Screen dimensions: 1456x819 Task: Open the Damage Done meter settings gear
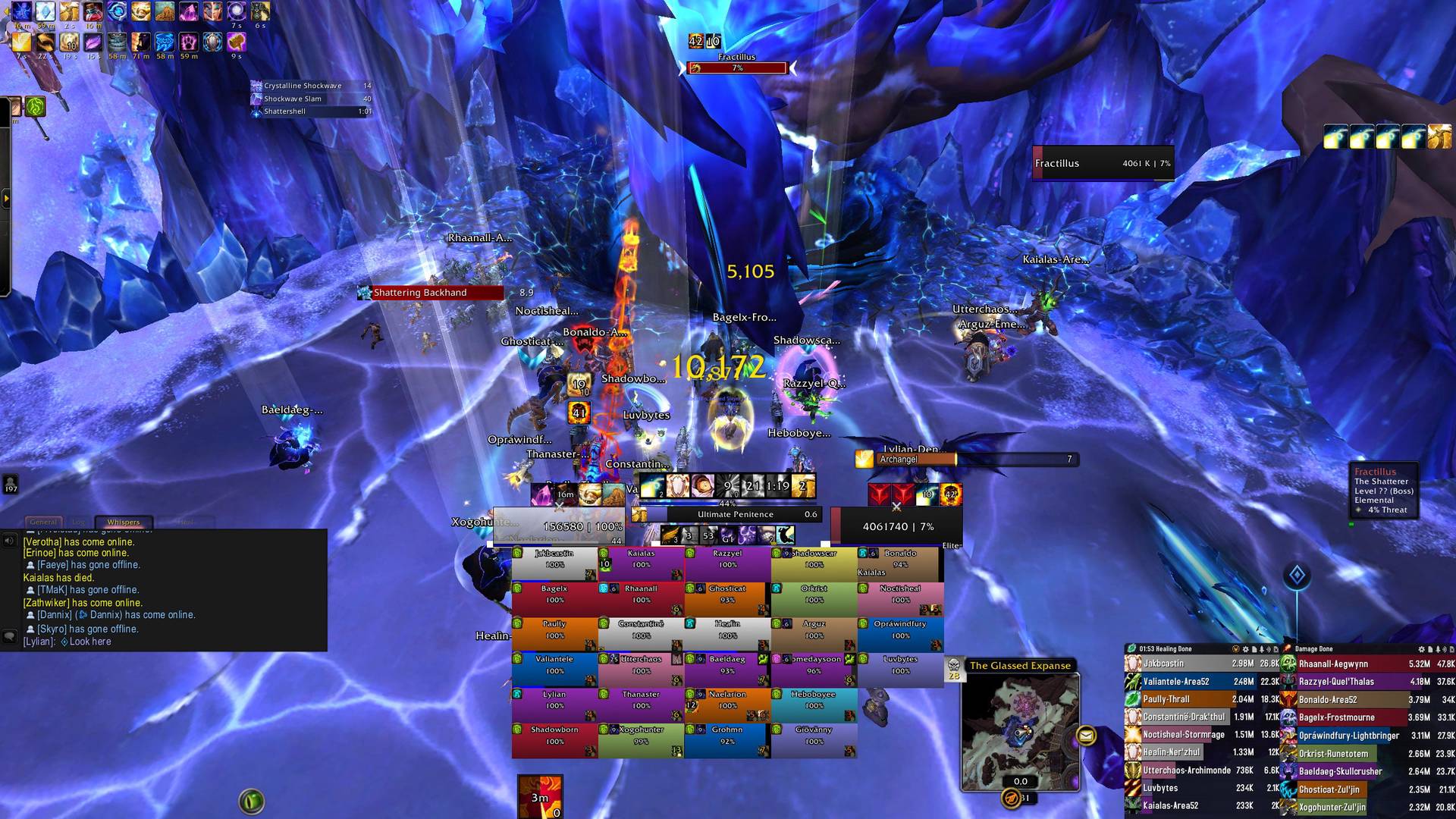click(1422, 649)
